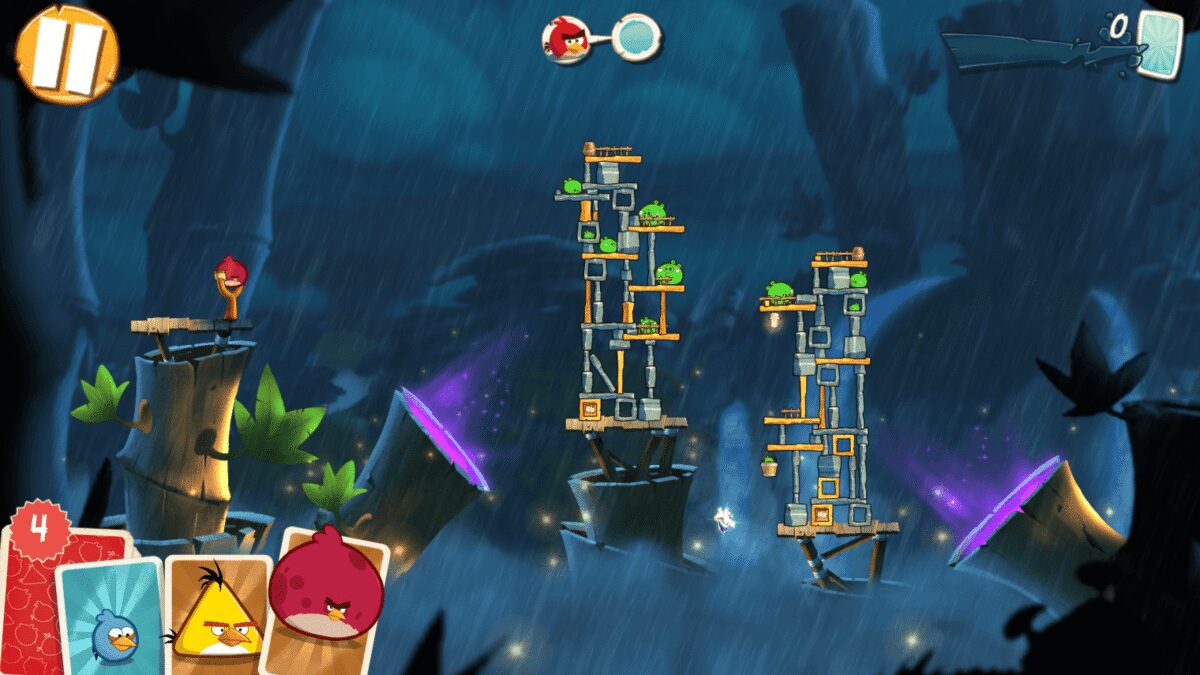Choose the yellow Chuck bird card
The height and width of the screenshot is (675, 1200).
coord(217,612)
